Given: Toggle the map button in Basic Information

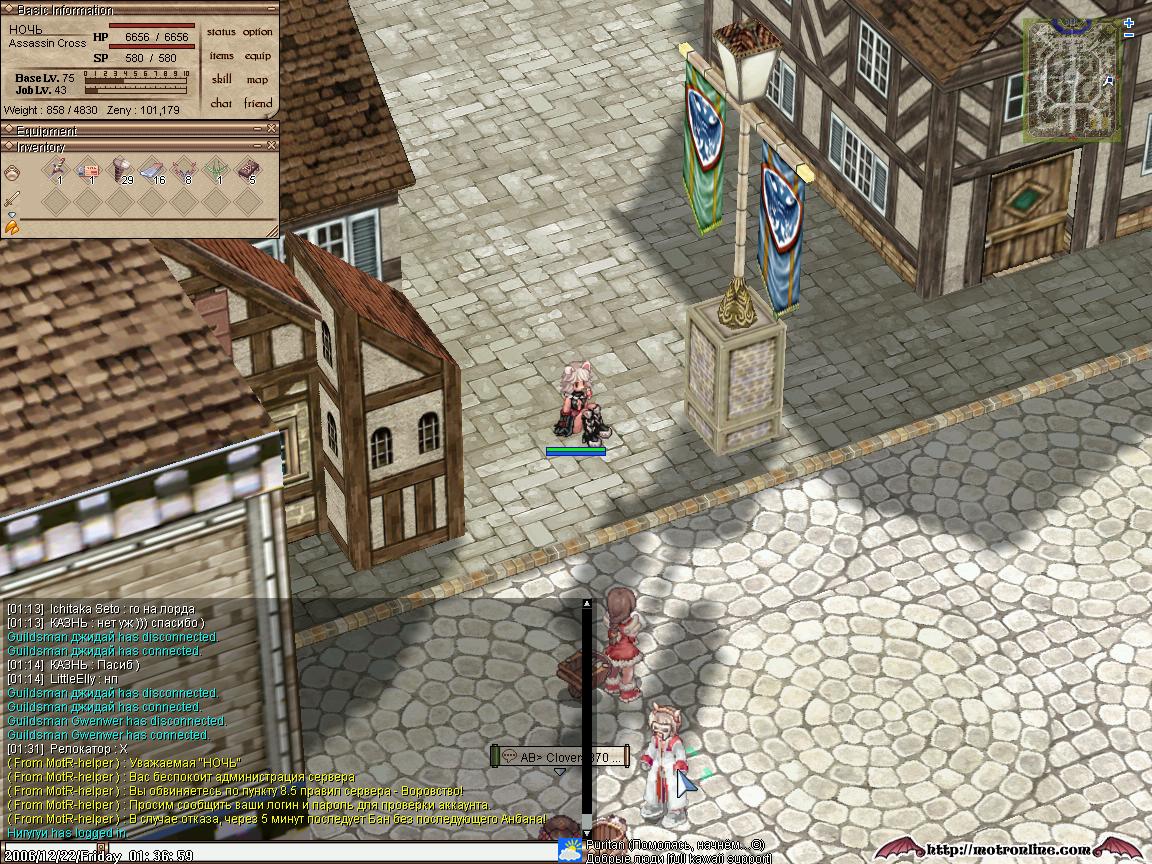Looking at the screenshot, I should pos(257,80).
